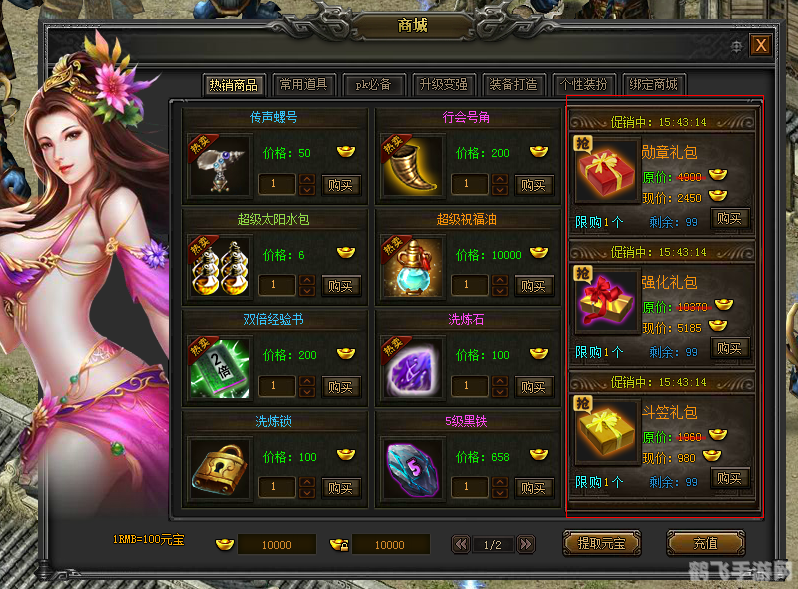
Task: Switch to the 个性装扮 tab
Action: click(x=583, y=85)
